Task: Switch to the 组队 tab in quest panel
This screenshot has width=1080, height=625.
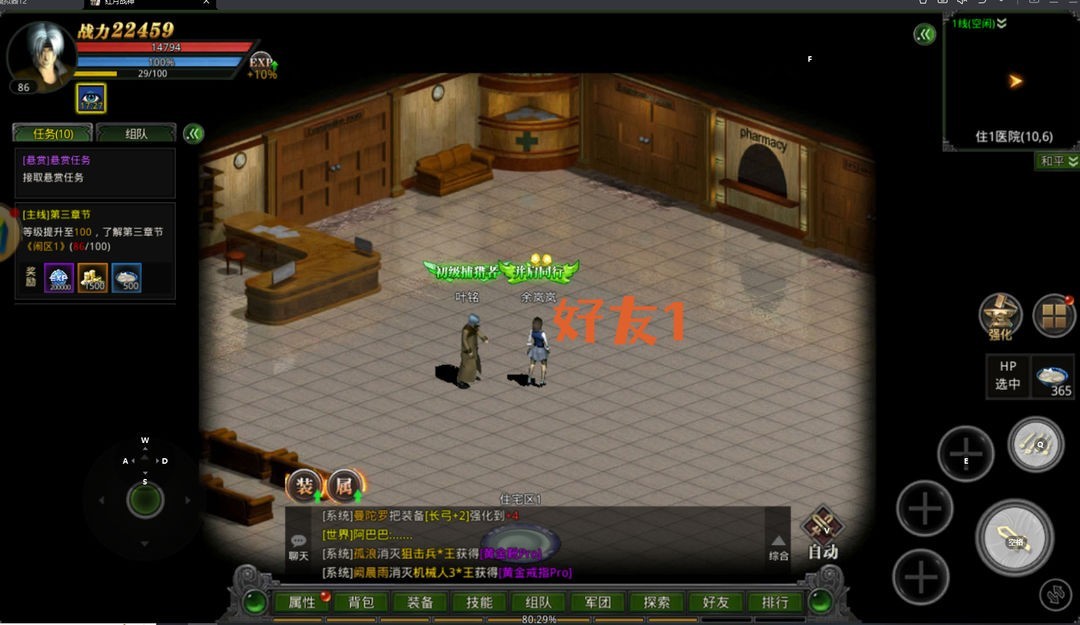Action: coord(136,133)
